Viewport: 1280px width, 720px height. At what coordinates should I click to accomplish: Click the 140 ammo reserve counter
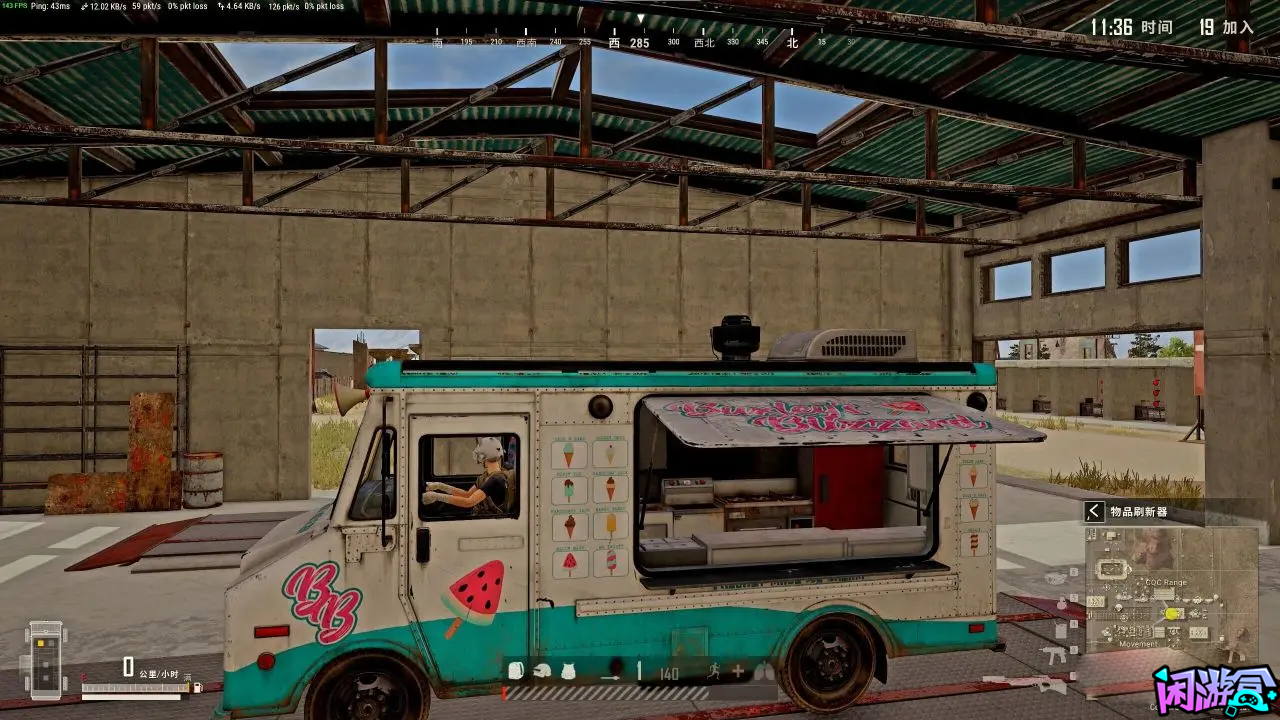pos(669,673)
